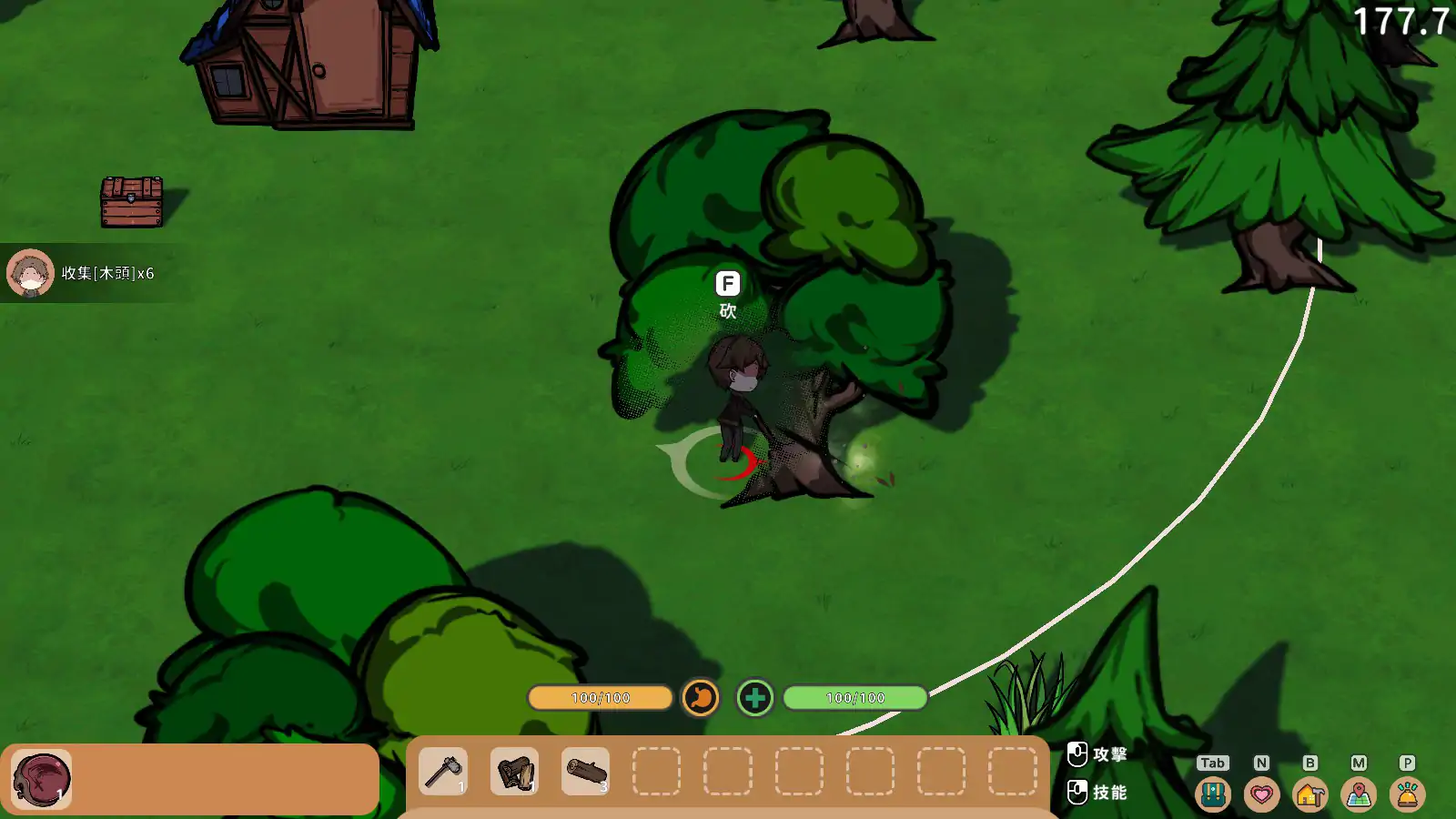Select the axe hotbar slot
1456x819 pixels.
click(443, 772)
